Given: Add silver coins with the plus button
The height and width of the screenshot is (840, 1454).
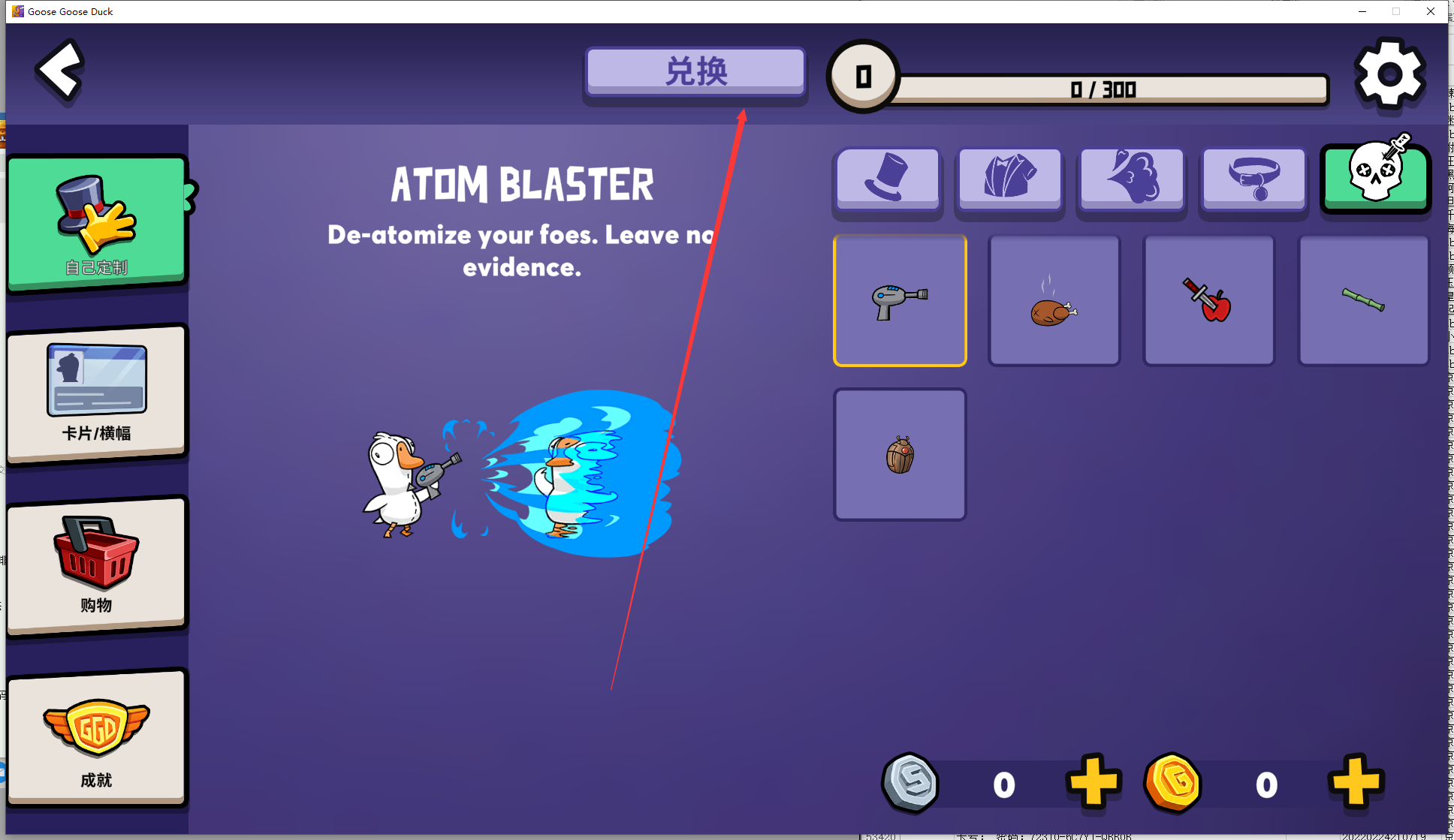Looking at the screenshot, I should pyautogui.click(x=1094, y=782).
